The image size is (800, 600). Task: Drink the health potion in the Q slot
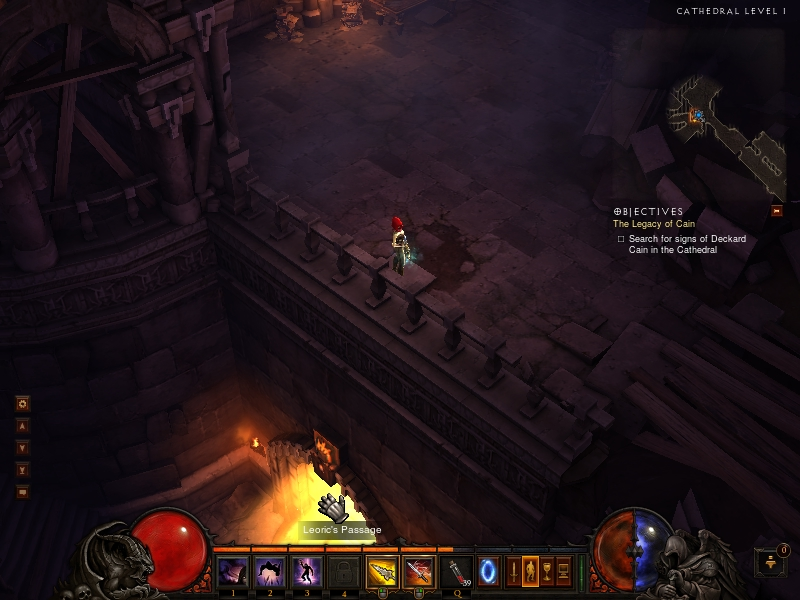pyautogui.click(x=456, y=572)
